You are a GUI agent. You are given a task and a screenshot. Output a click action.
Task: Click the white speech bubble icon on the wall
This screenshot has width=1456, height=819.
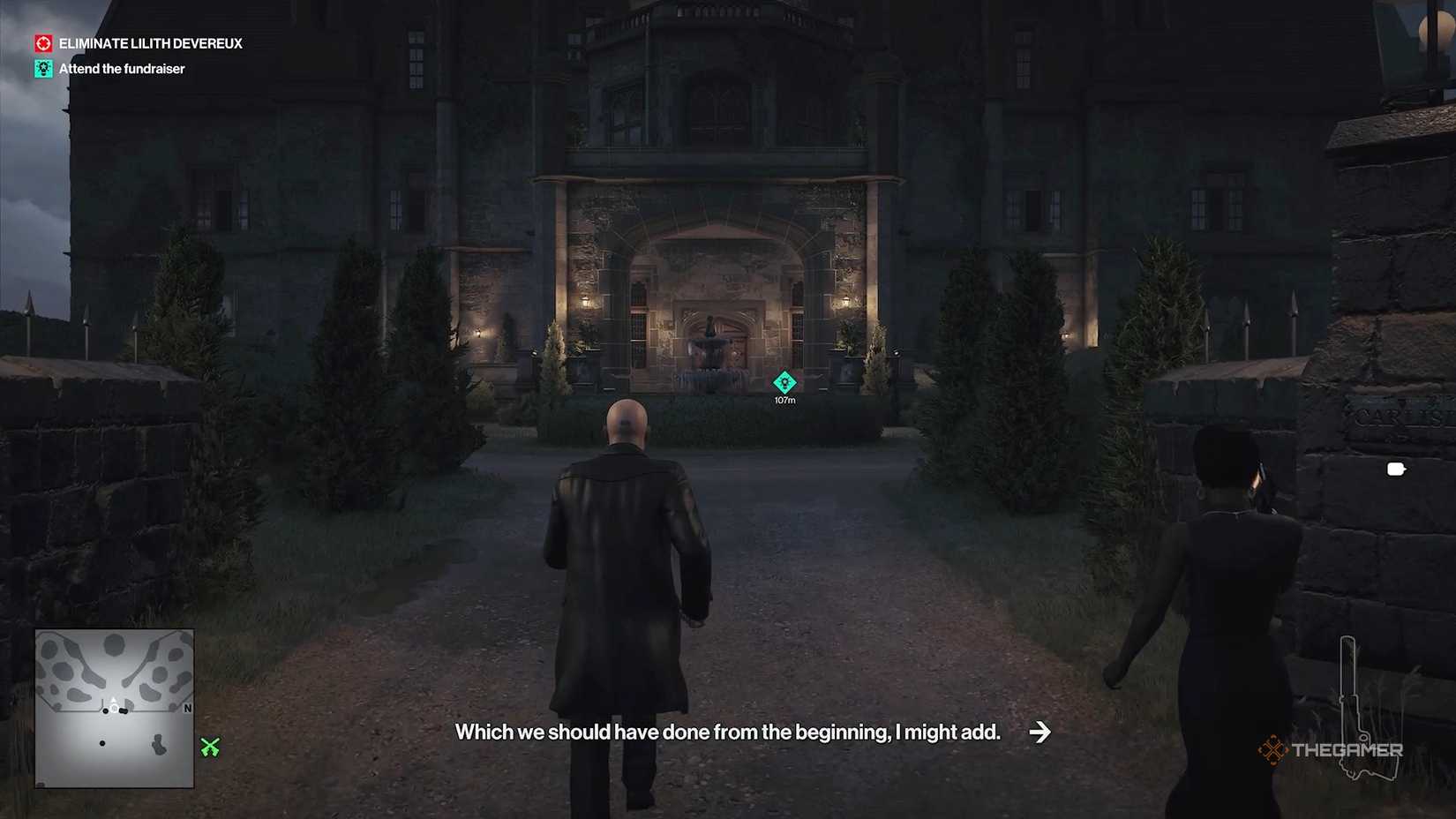[1395, 470]
